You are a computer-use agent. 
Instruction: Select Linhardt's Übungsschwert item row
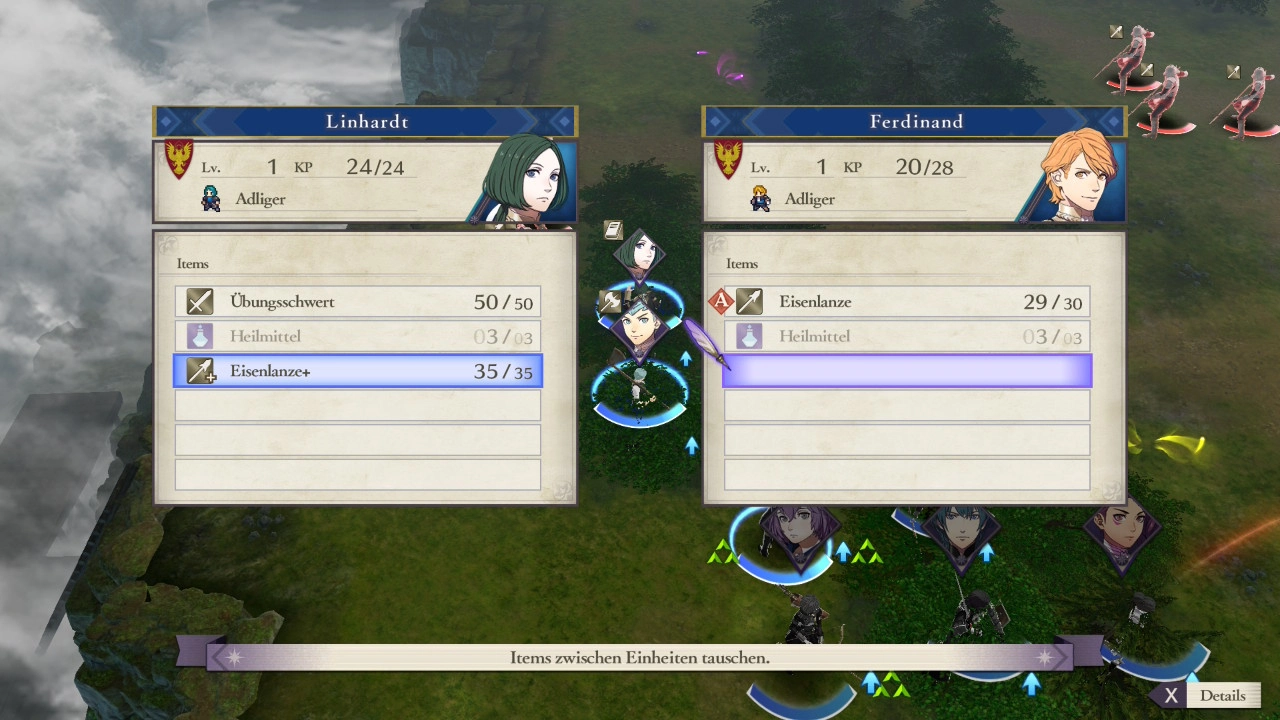click(358, 302)
